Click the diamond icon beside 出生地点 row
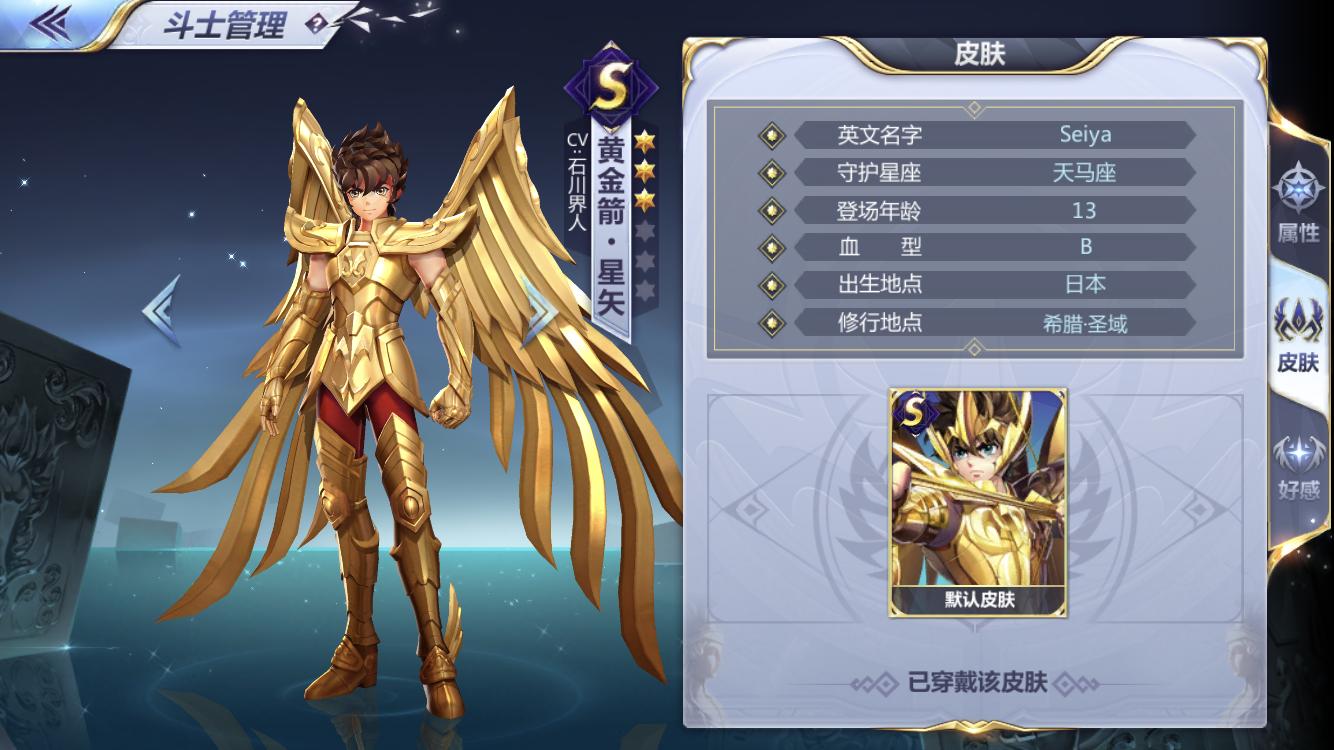Image resolution: width=1334 pixels, height=750 pixels. coord(770,284)
